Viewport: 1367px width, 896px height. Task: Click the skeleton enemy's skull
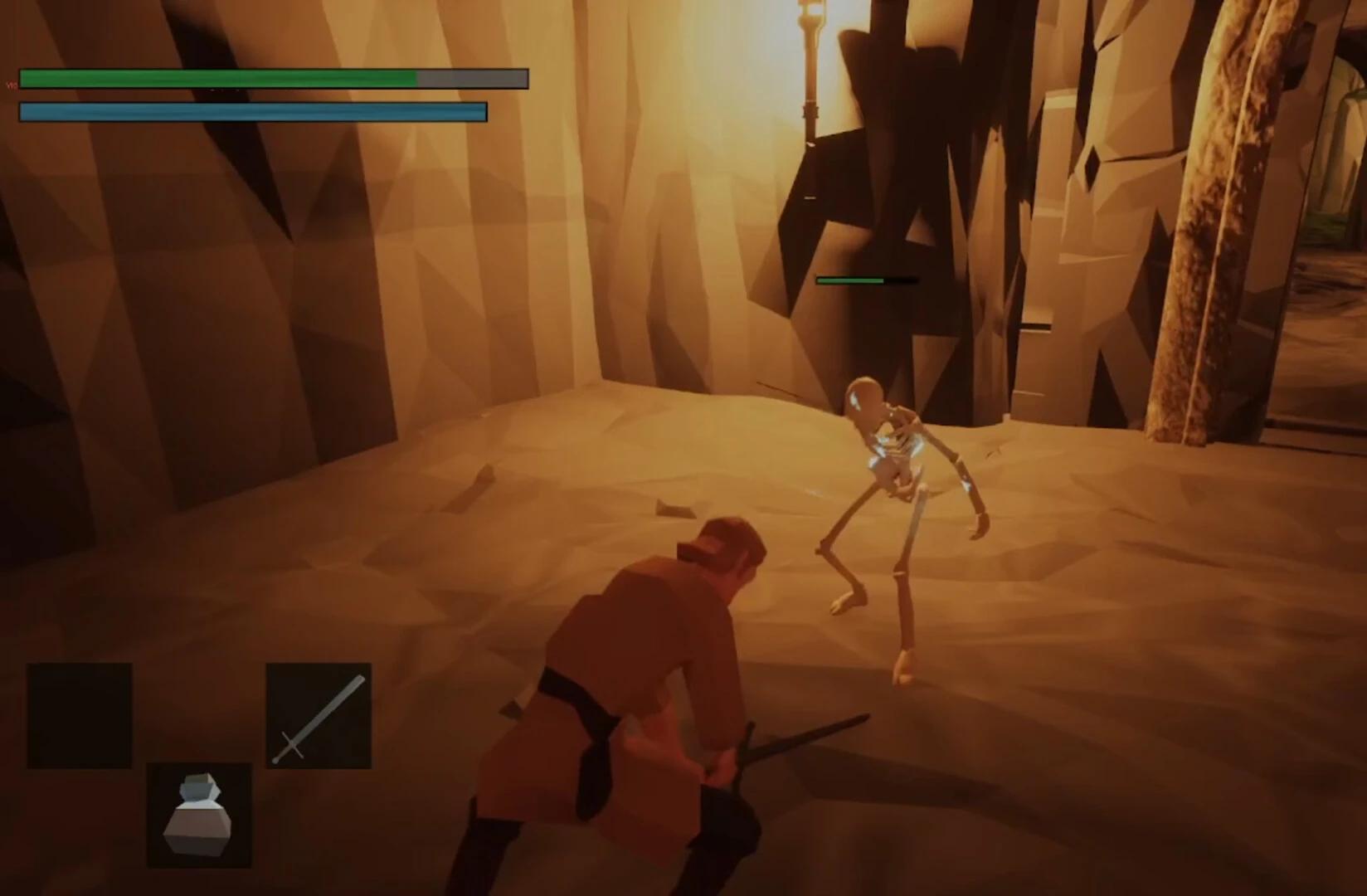pyautogui.click(x=865, y=398)
